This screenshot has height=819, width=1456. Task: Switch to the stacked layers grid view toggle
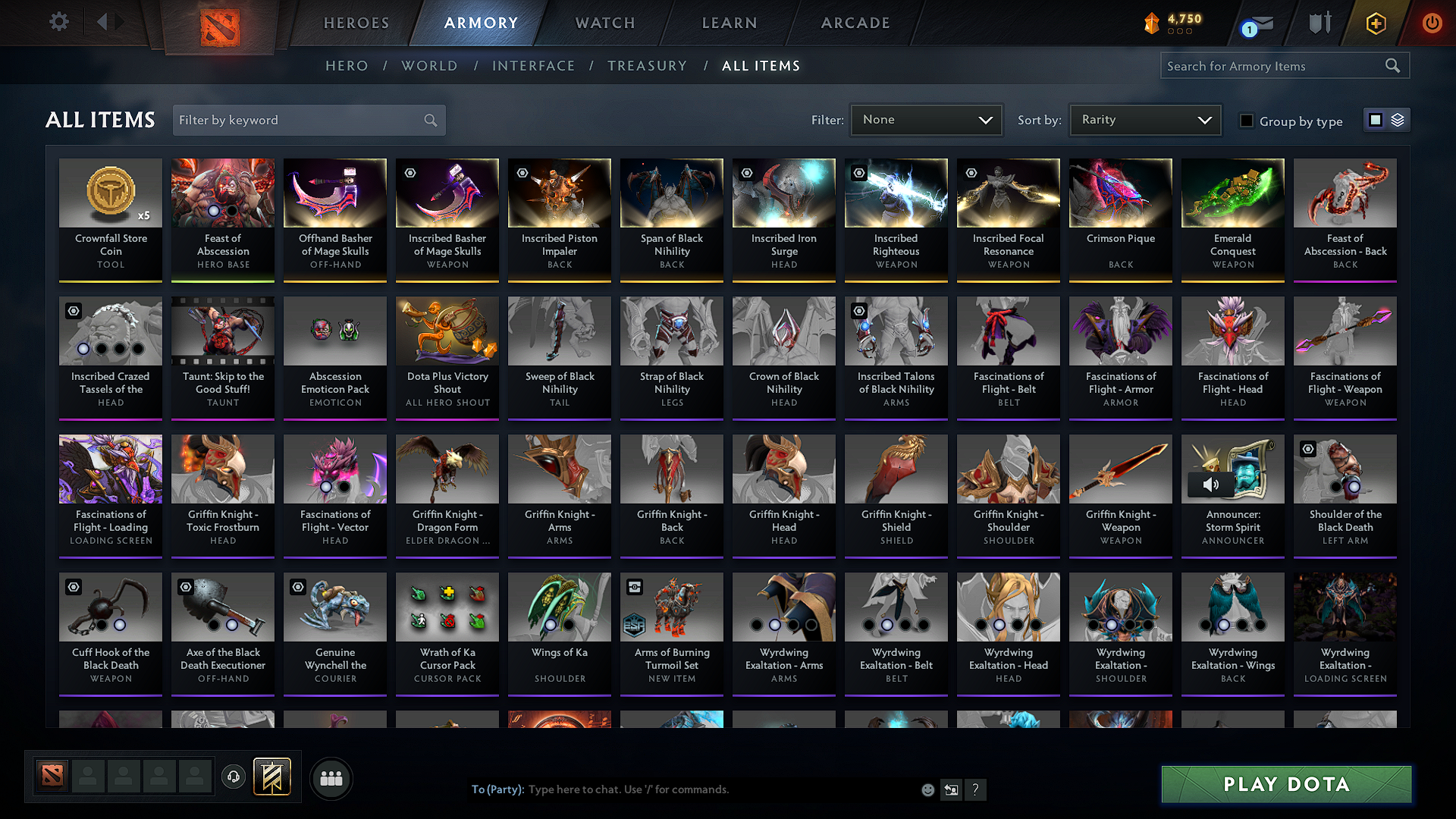(1398, 120)
